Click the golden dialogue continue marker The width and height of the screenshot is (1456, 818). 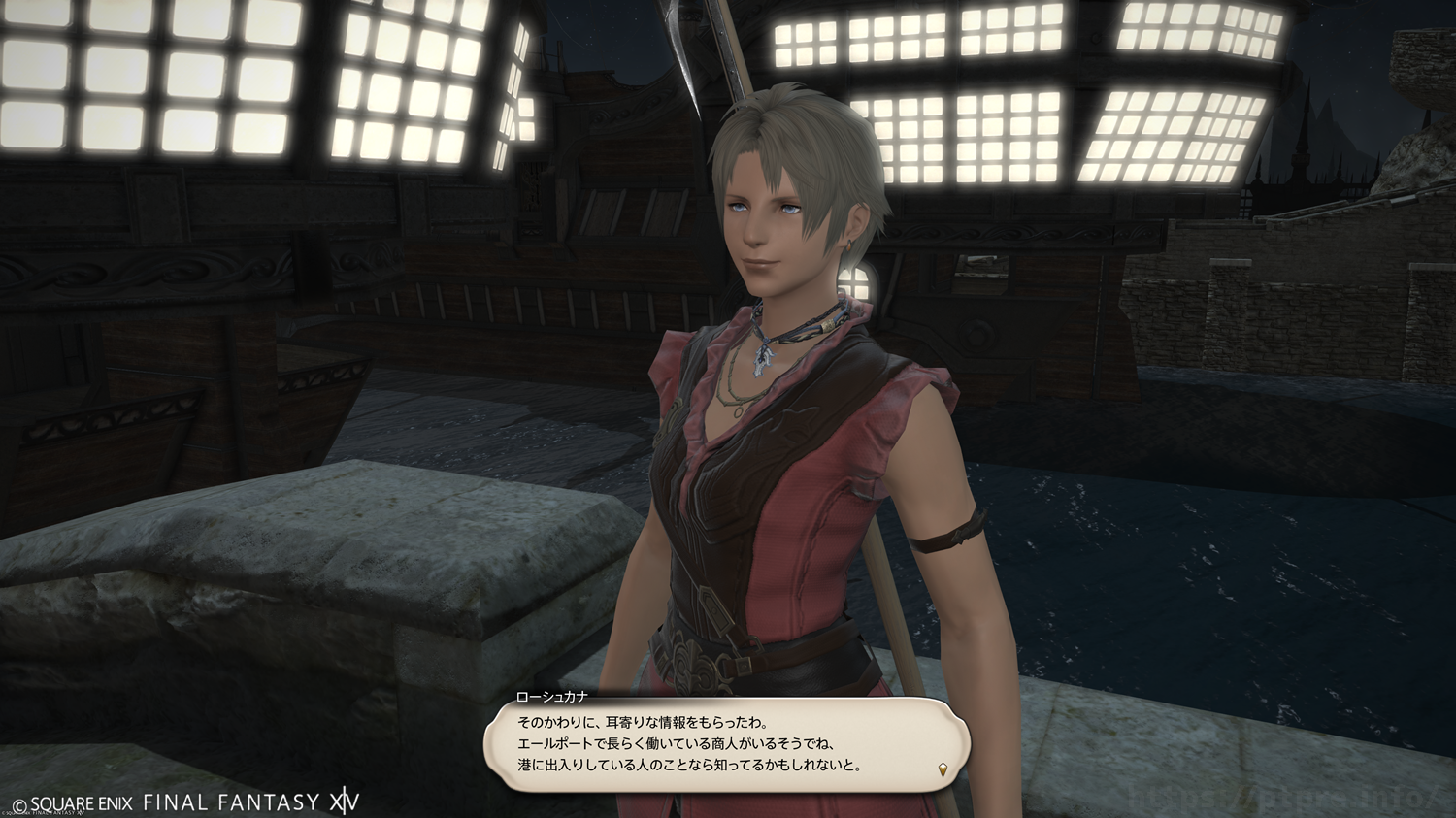click(943, 770)
